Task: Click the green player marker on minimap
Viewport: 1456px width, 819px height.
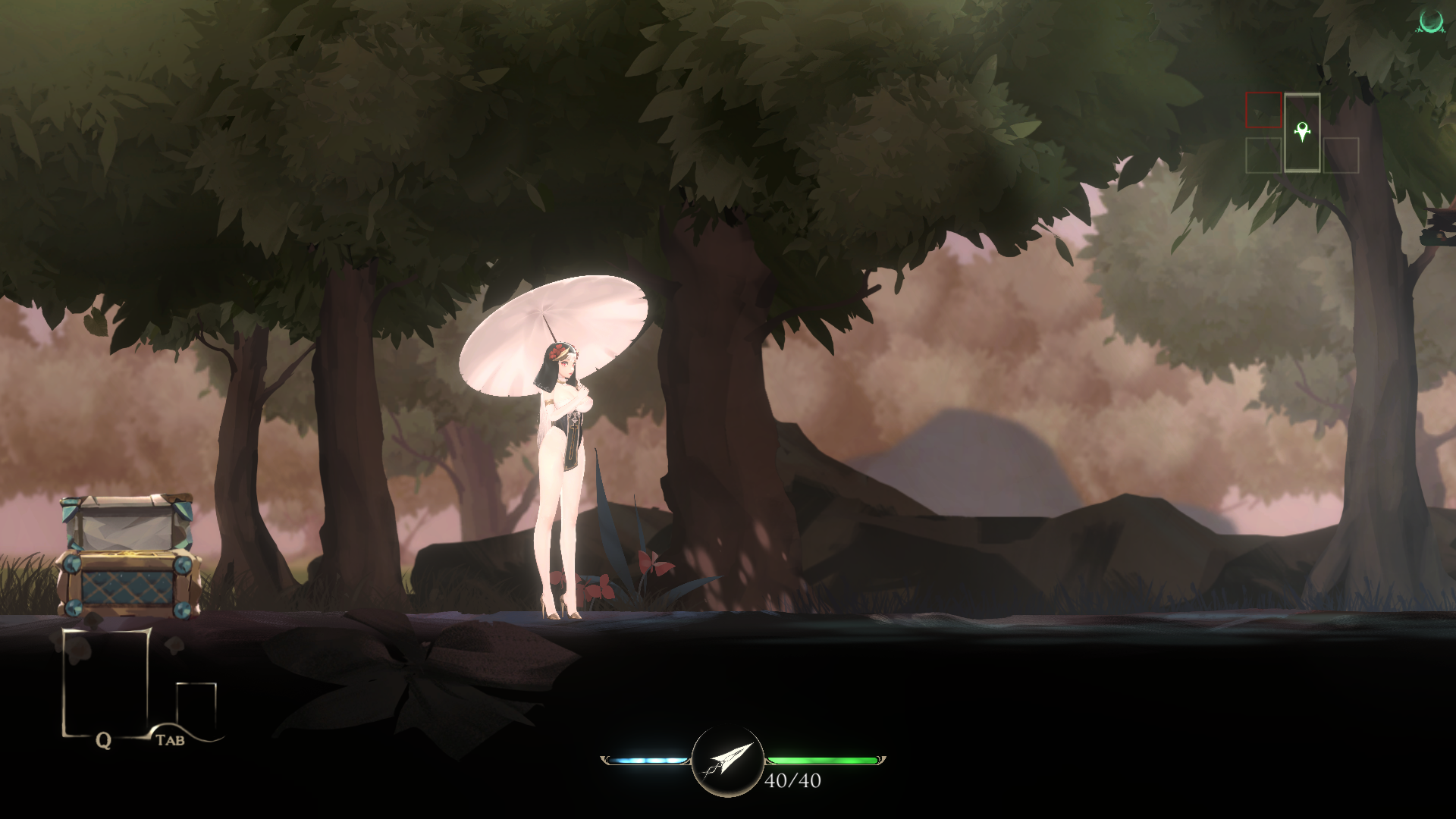Action: click(x=1302, y=132)
